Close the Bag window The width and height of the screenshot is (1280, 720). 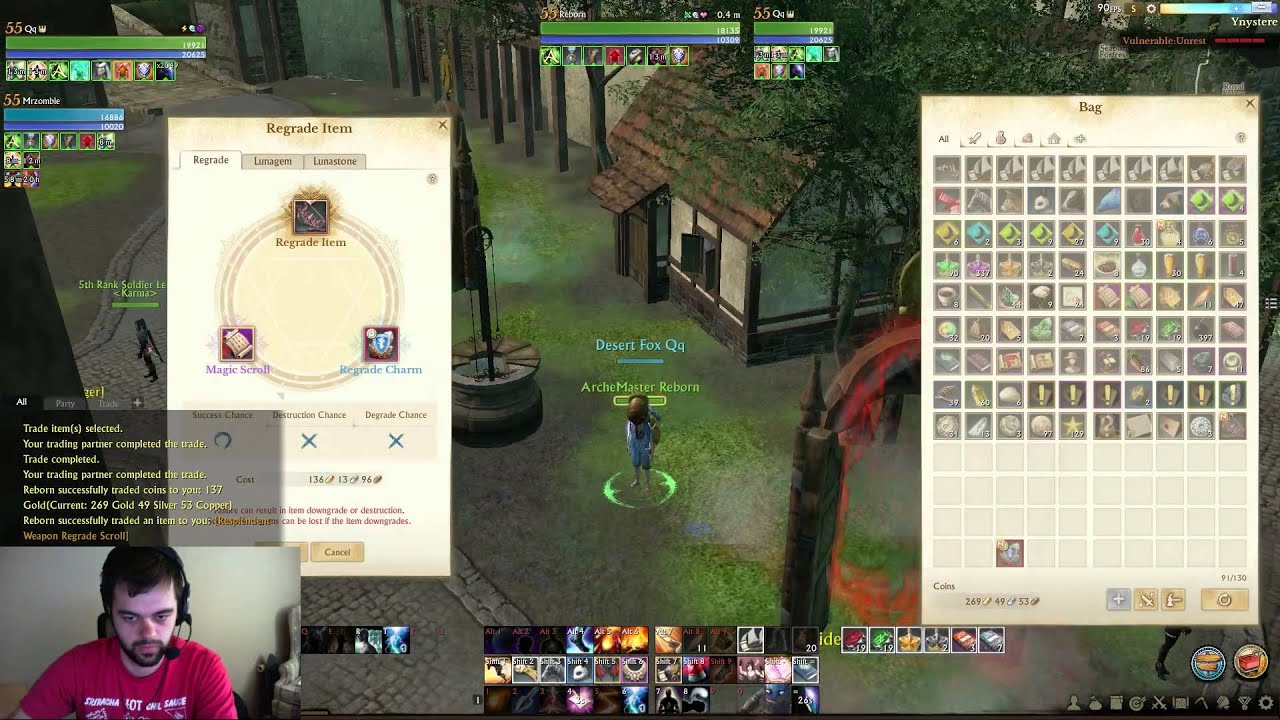pos(1249,104)
